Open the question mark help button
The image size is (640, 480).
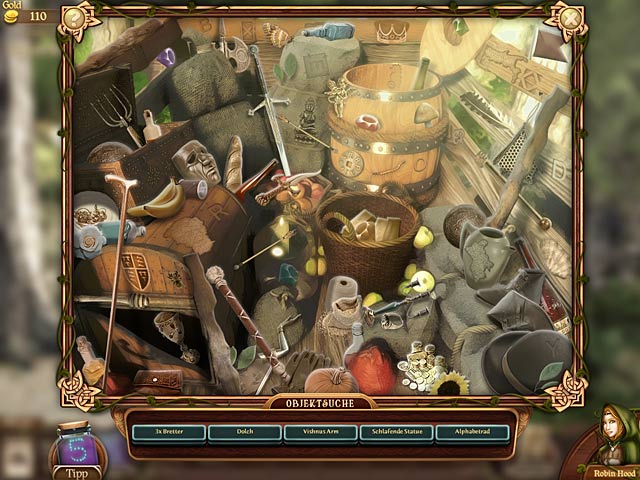tap(73, 17)
